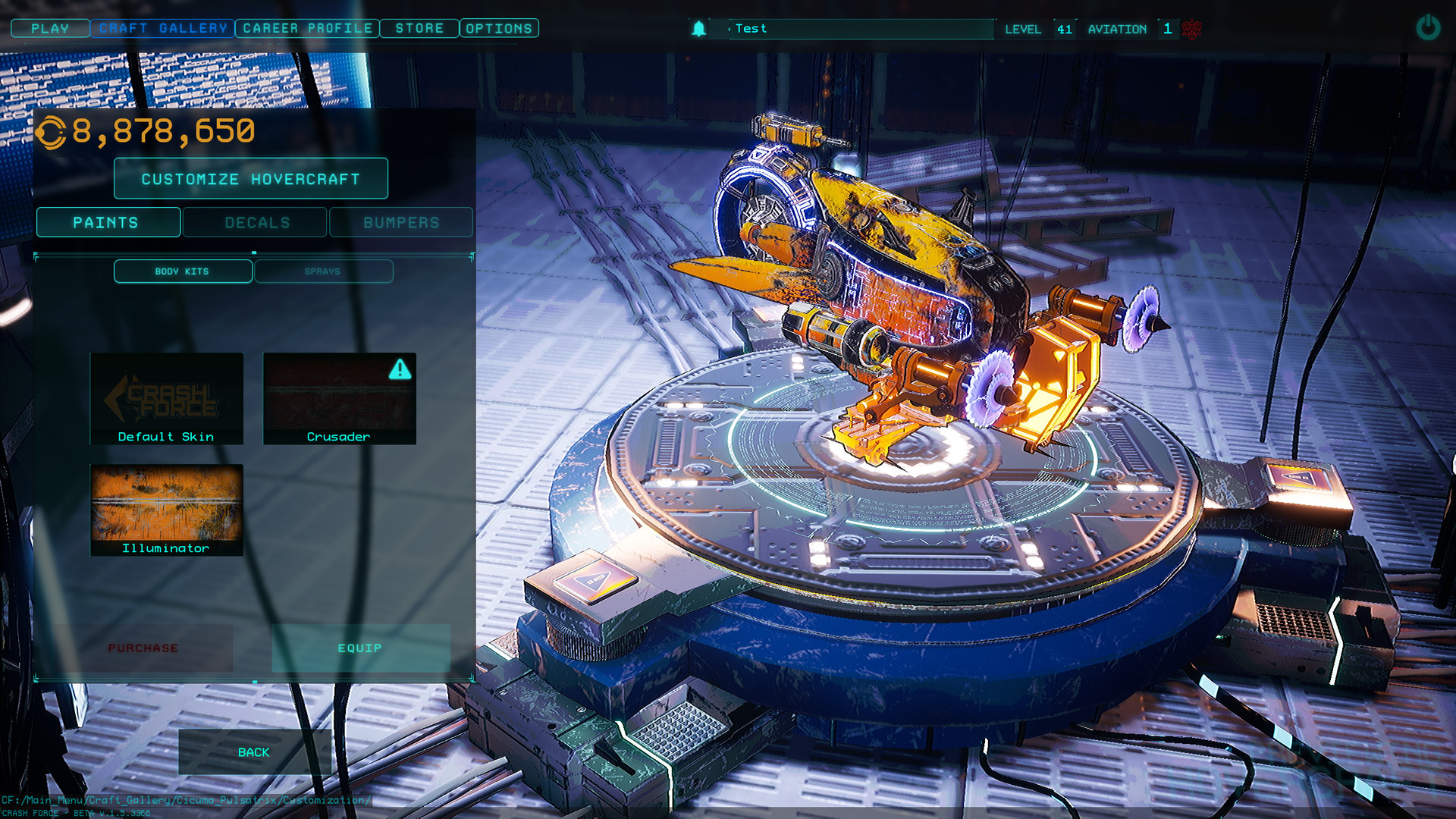Click the Customize Hovercraft button
The height and width of the screenshot is (819, 1456).
(x=250, y=179)
